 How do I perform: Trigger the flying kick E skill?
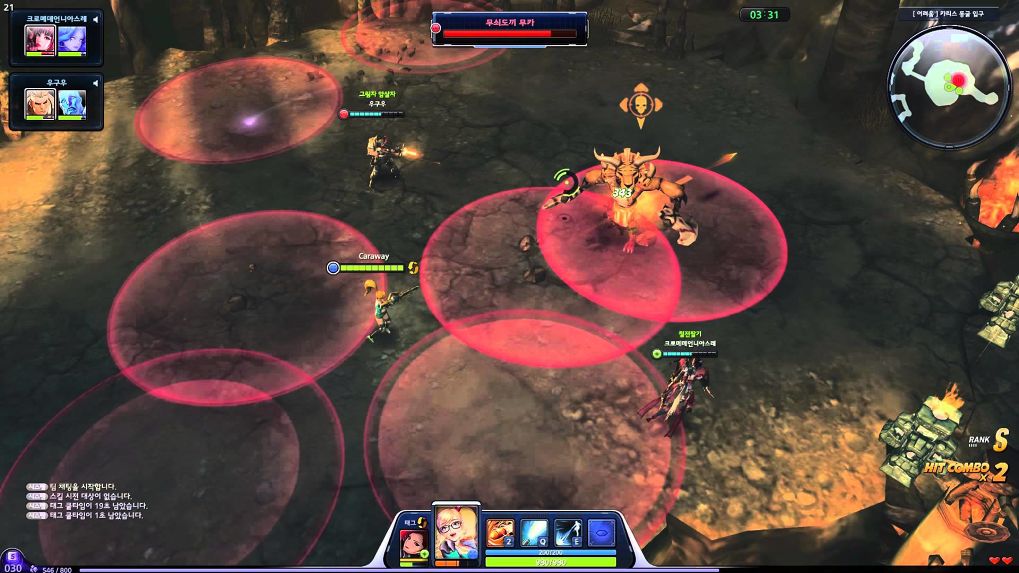pos(568,532)
